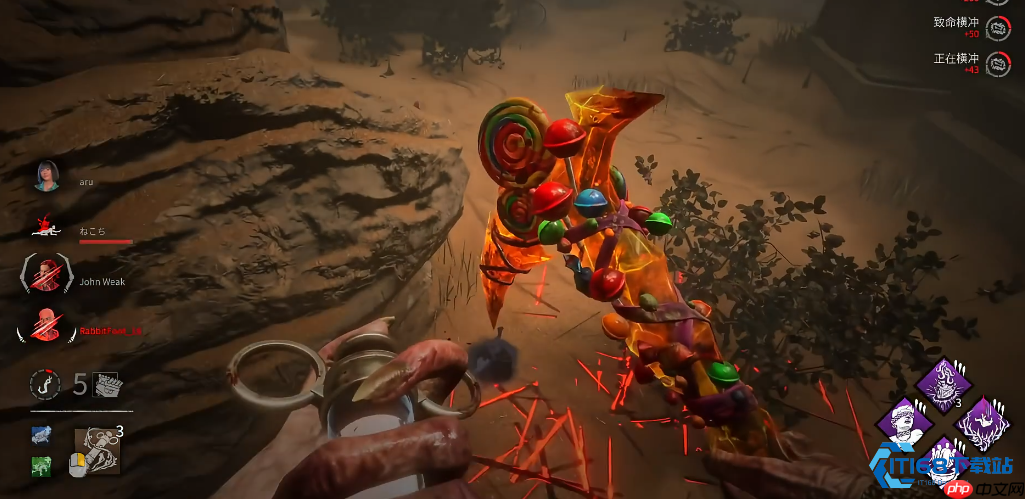Image resolution: width=1025 pixels, height=499 pixels.
Task: Click the remaining generators icon
Action: (x=105, y=384)
